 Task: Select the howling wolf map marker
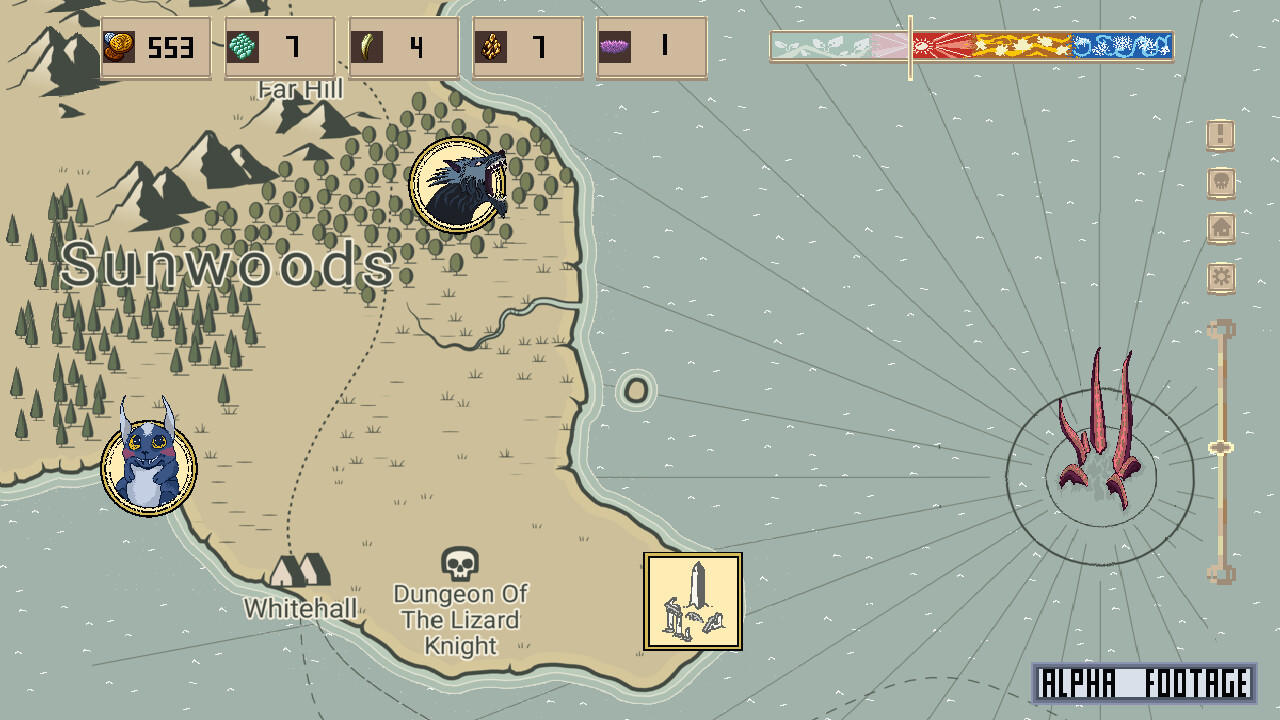(458, 185)
